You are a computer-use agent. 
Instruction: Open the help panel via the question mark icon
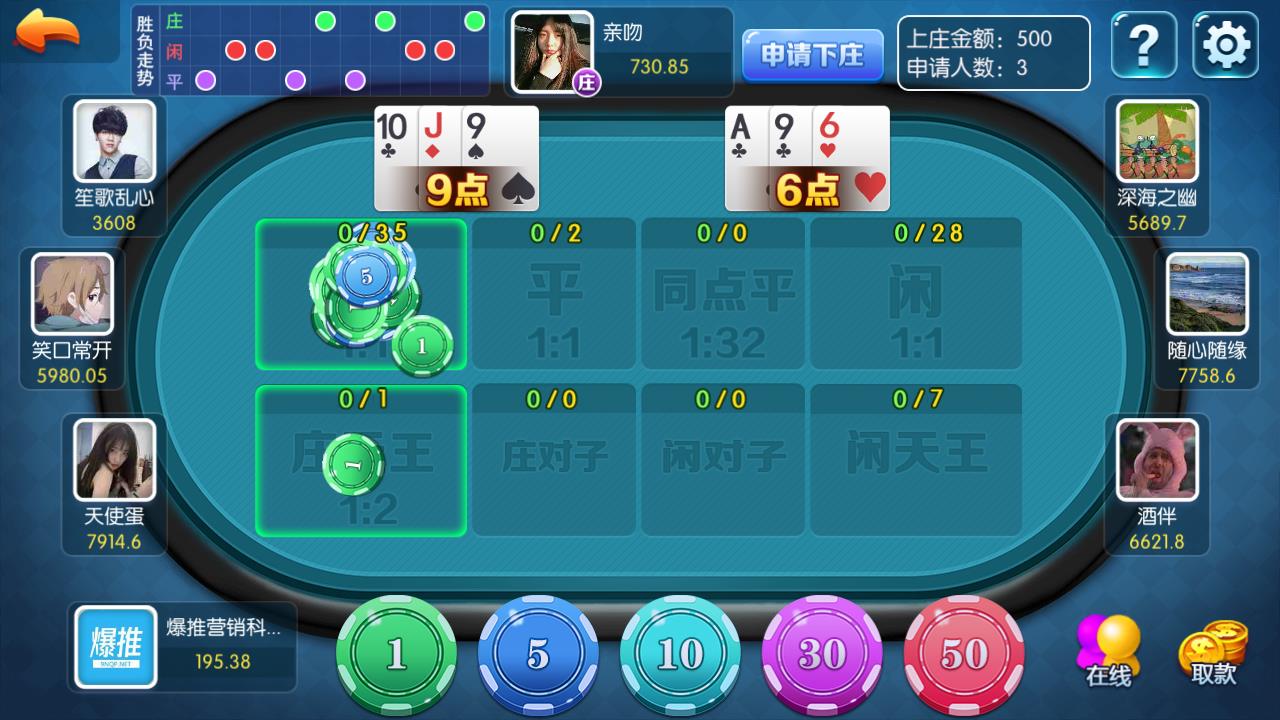[1143, 43]
